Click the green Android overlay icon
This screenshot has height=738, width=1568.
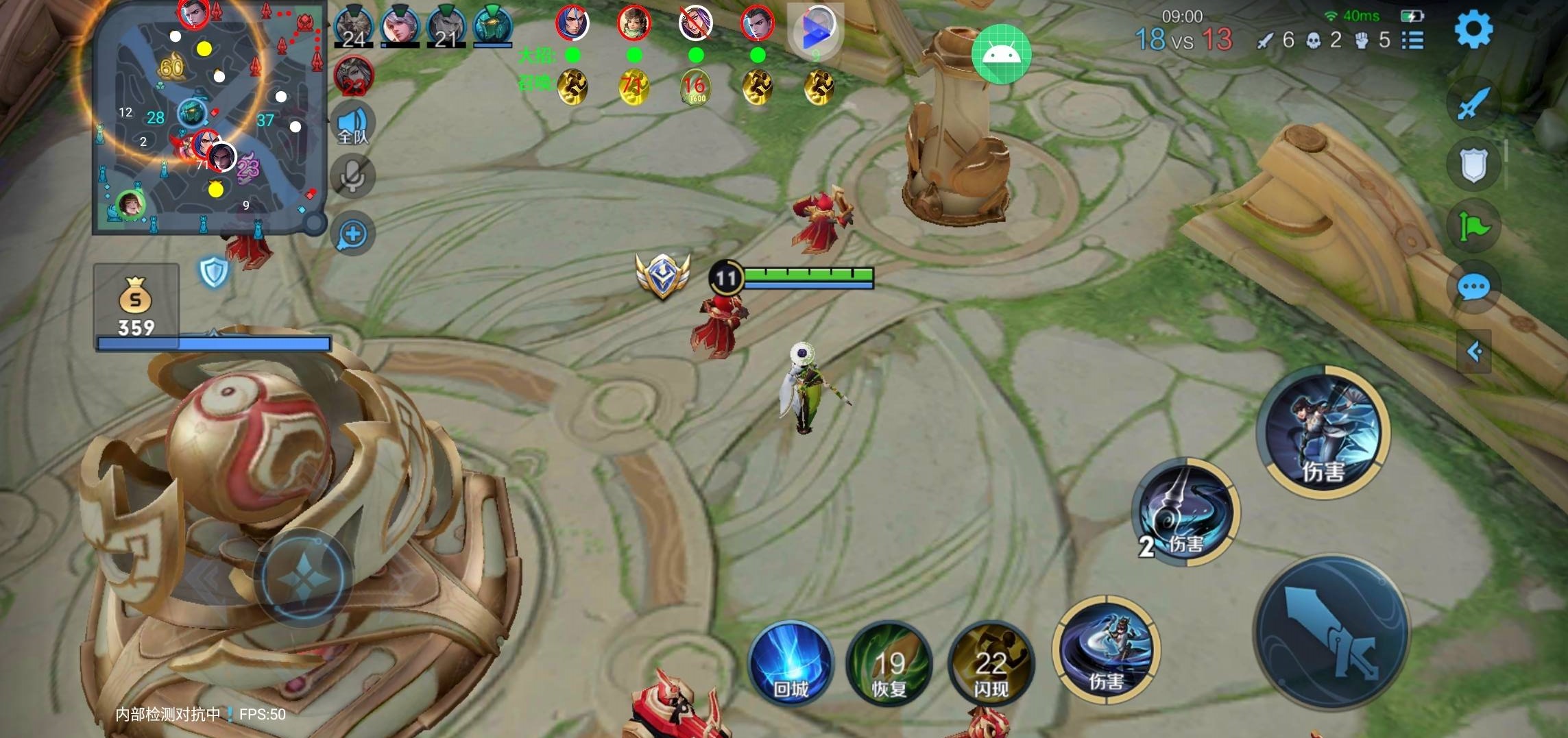[x=1001, y=54]
